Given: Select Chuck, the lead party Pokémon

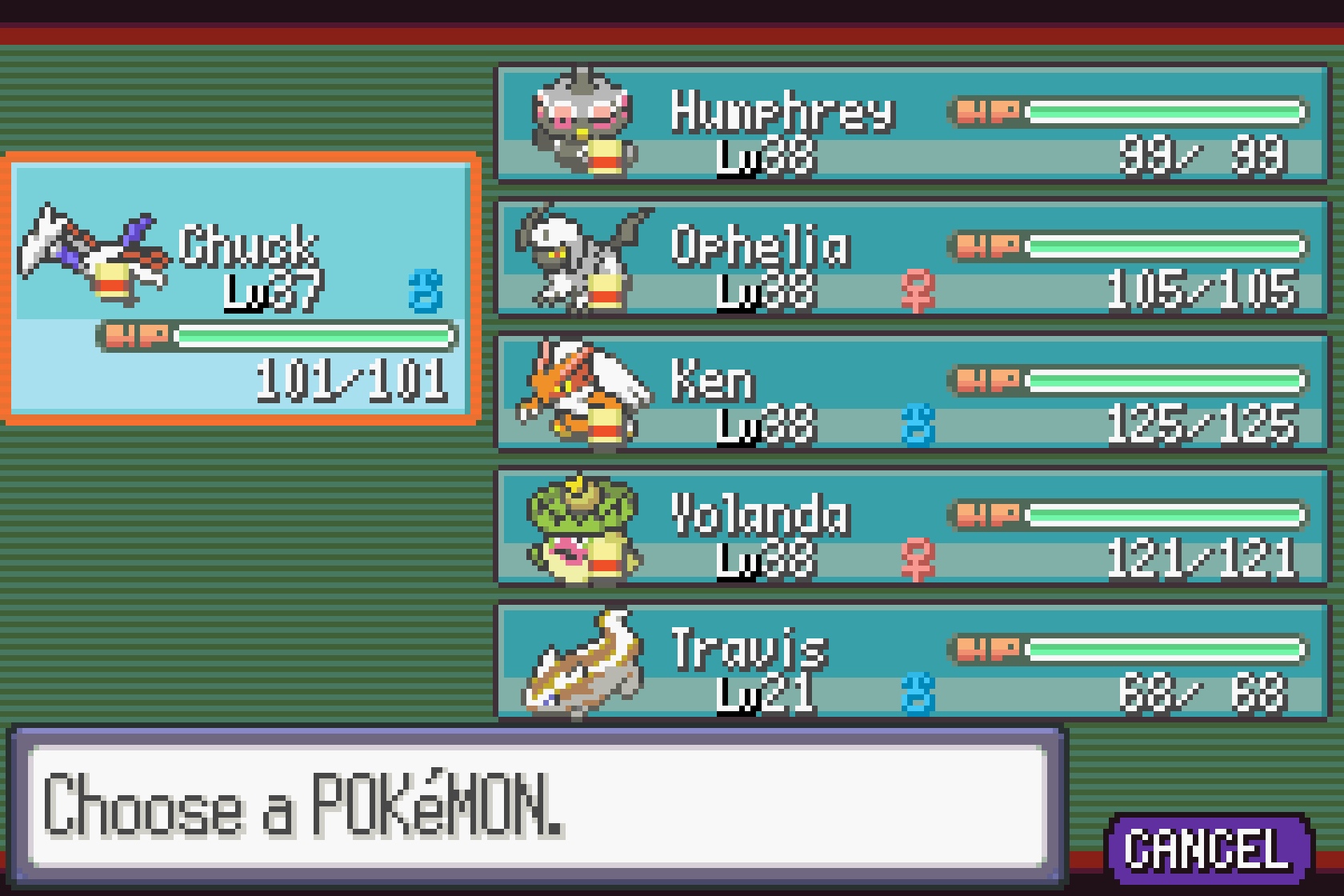Looking at the screenshot, I should click(242, 288).
